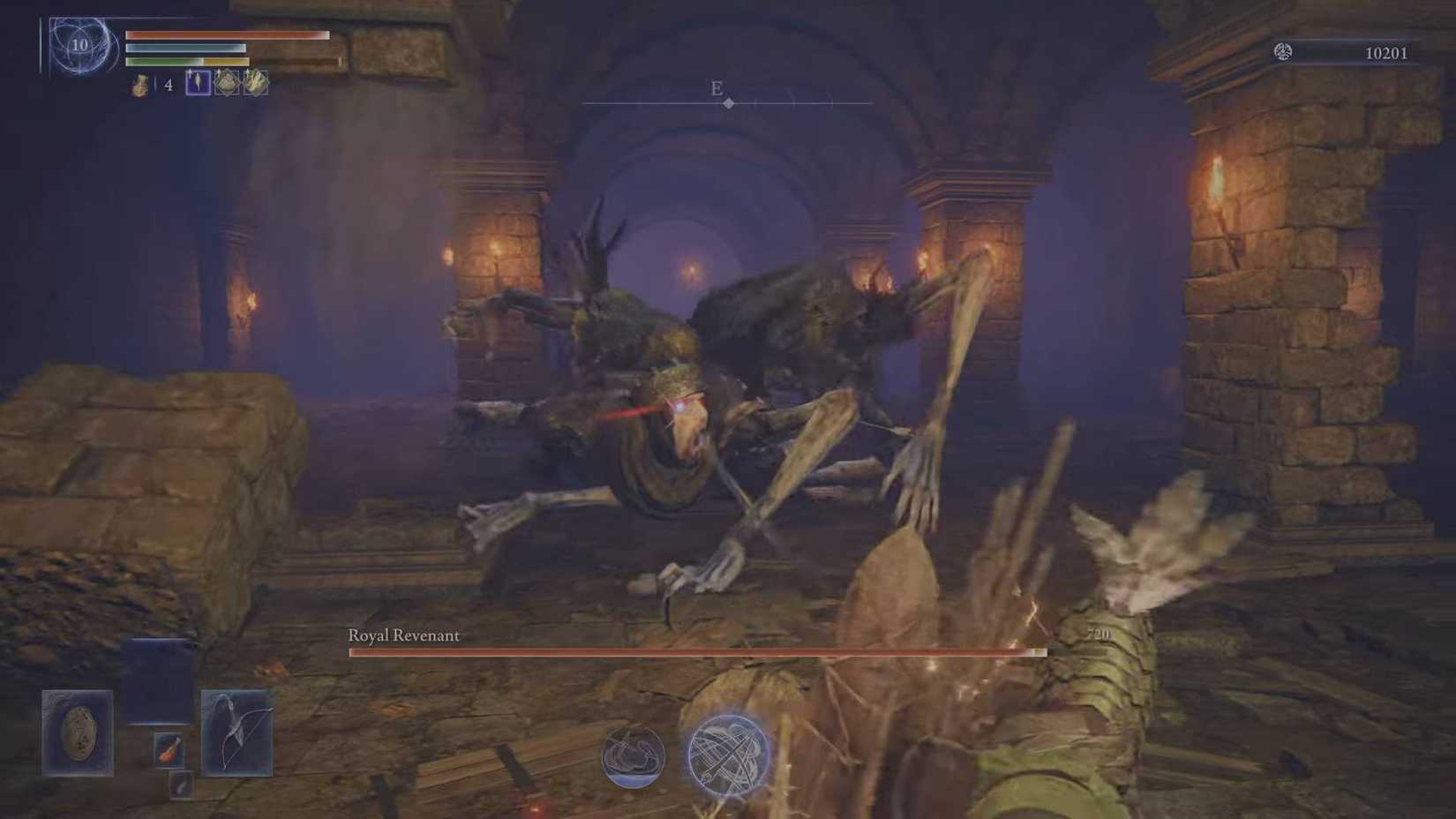
Task: Toggle the large Ash of War skill emblem
Action: pyautogui.click(x=724, y=755)
